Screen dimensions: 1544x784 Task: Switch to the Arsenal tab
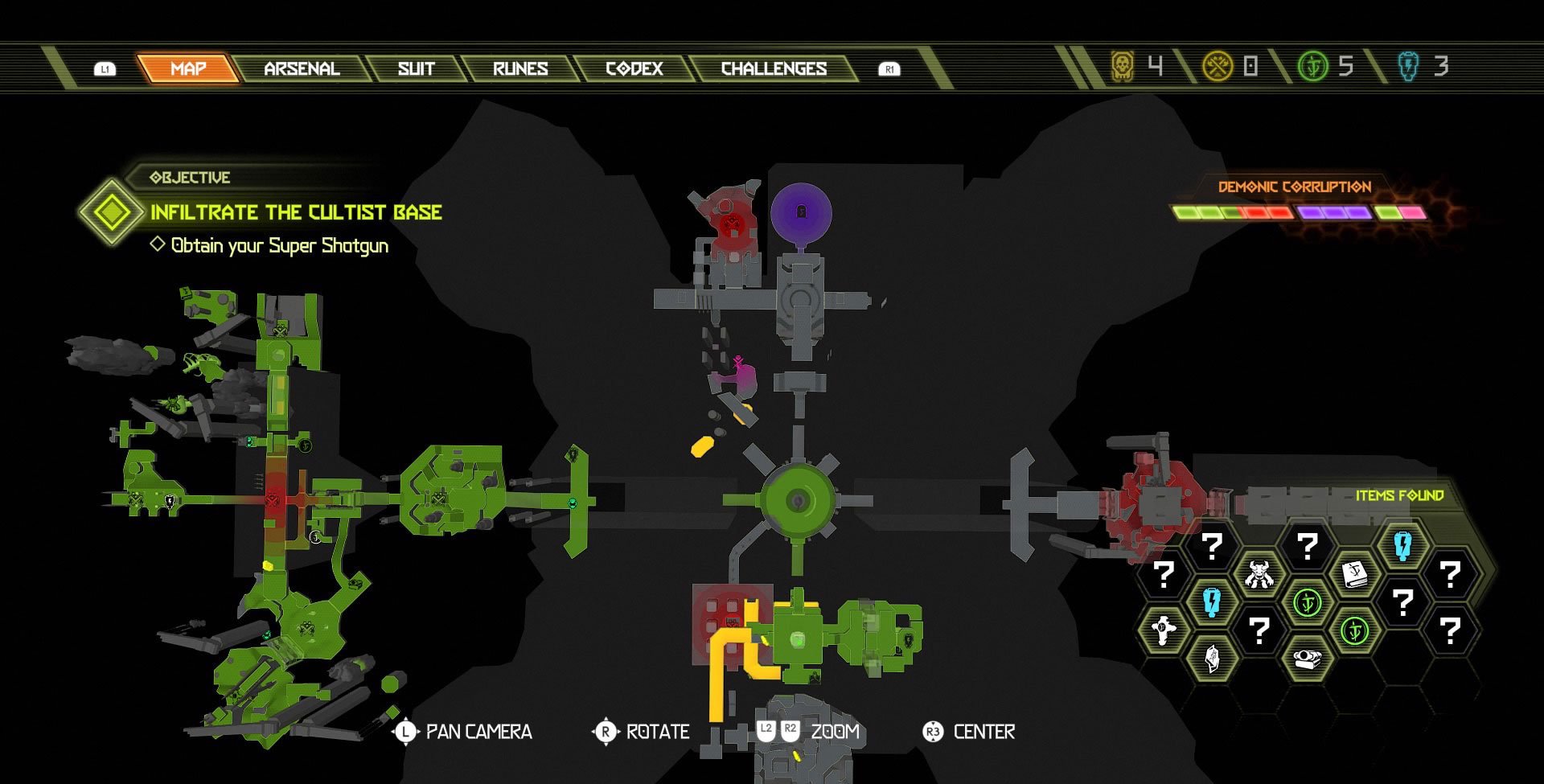[302, 68]
